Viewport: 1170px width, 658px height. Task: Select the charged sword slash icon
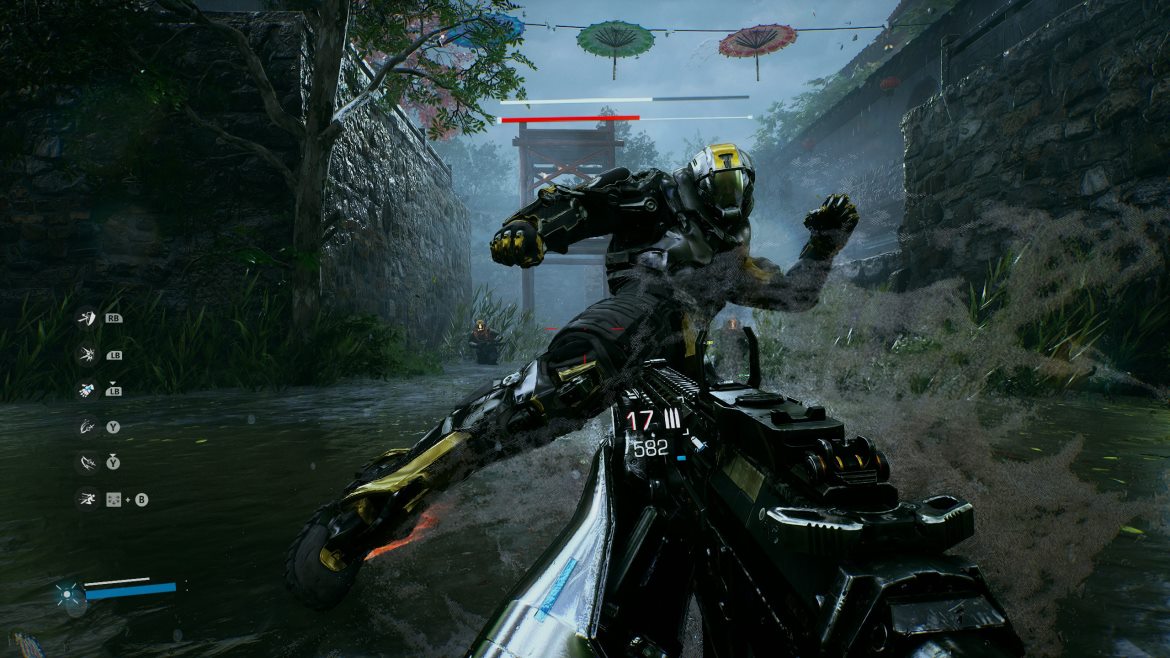87,462
